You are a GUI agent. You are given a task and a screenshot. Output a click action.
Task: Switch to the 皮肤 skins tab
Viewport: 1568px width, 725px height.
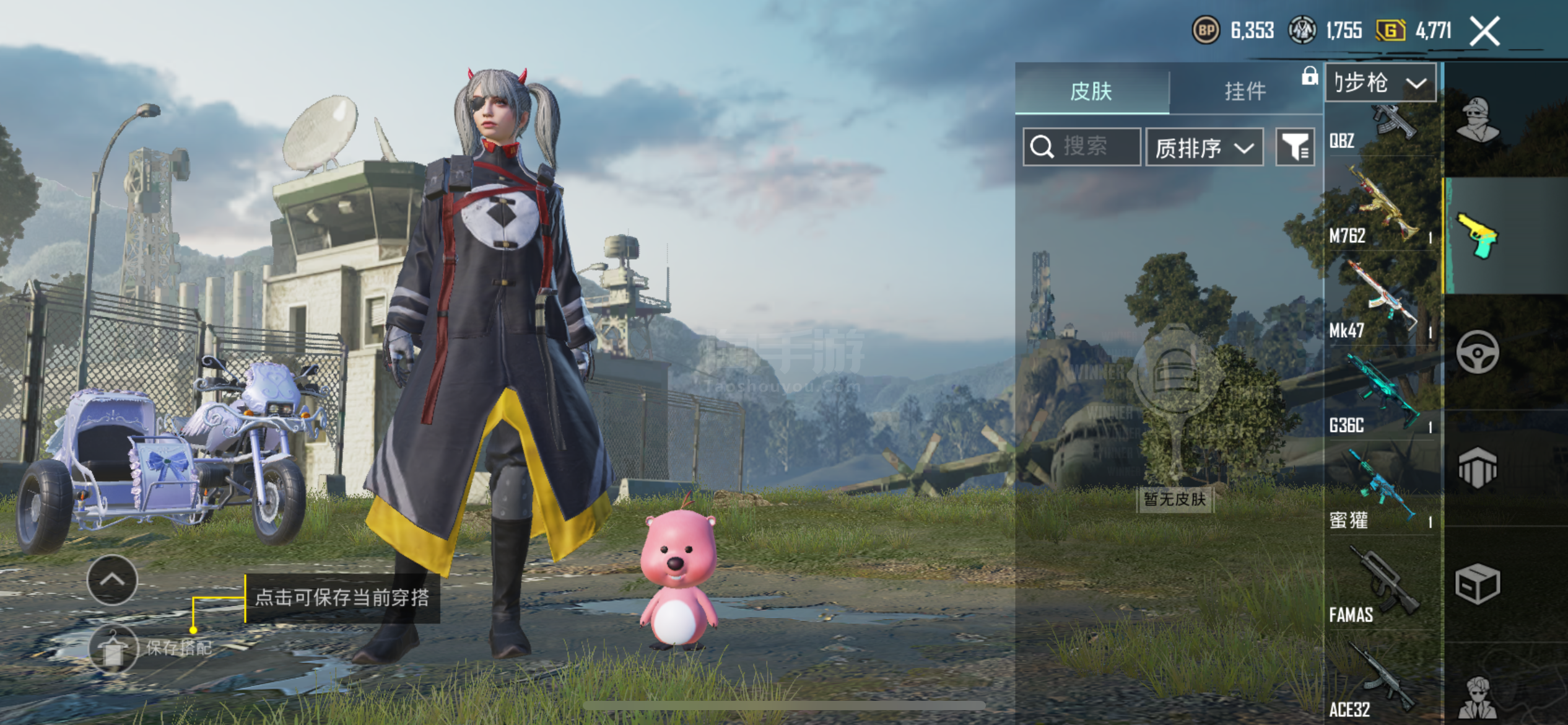click(x=1091, y=91)
